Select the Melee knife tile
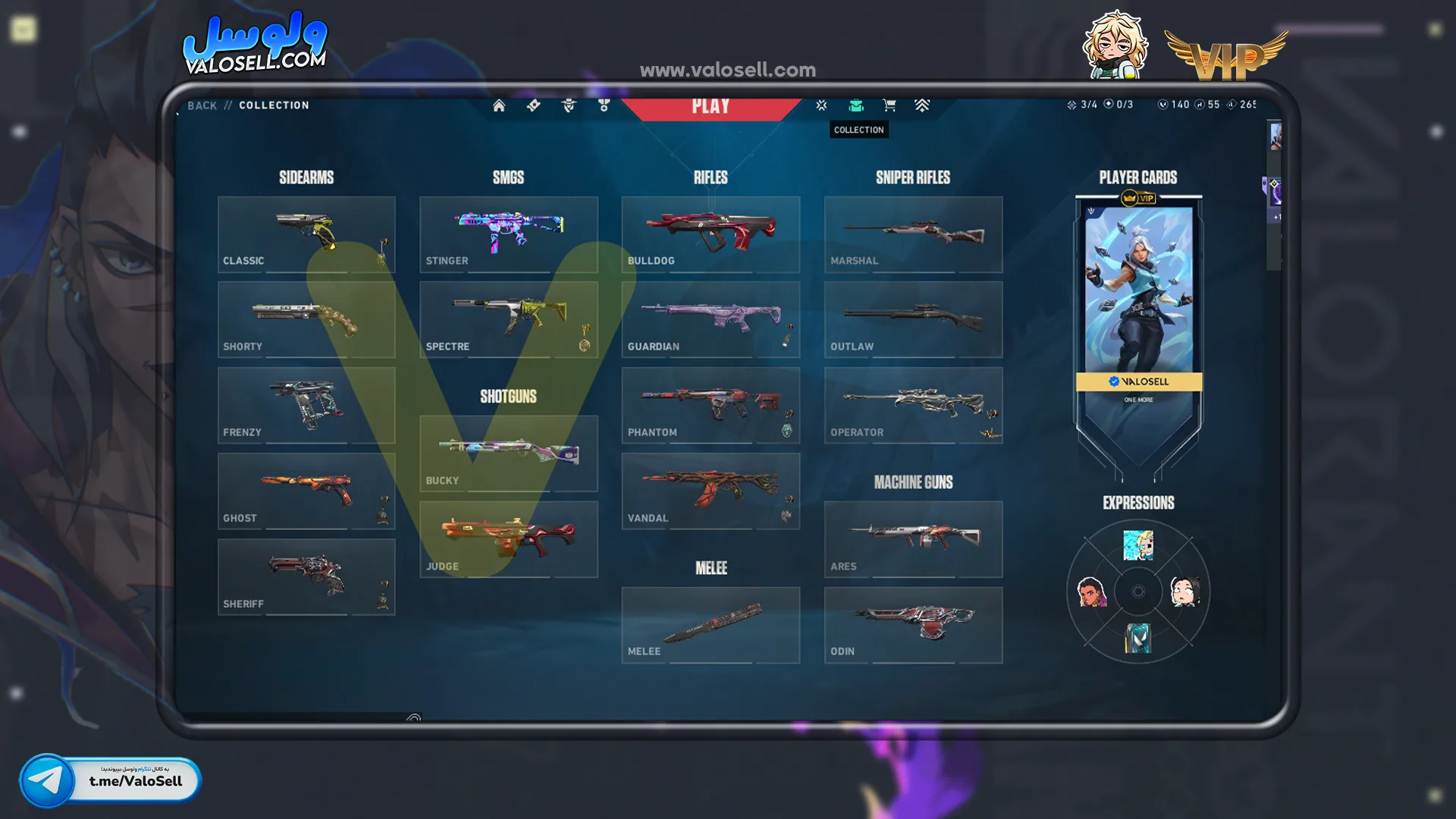The image size is (1456, 819). (711, 626)
